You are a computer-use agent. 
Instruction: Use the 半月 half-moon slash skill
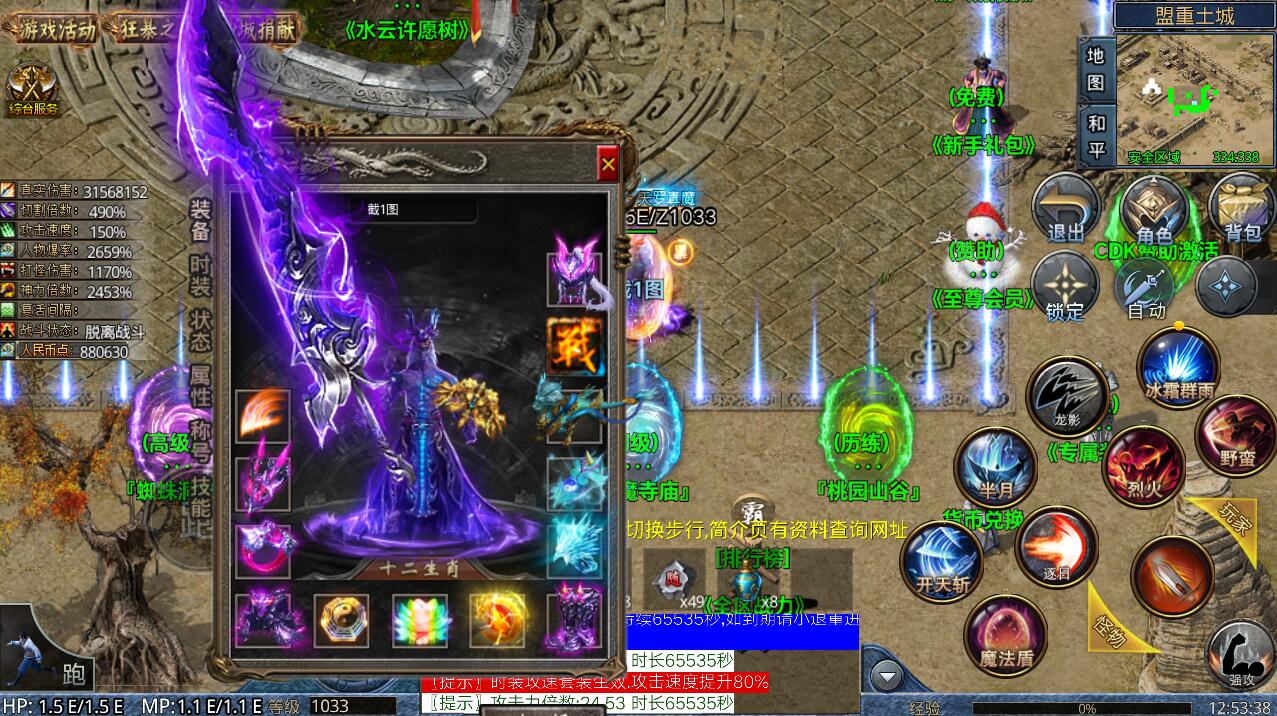point(995,468)
